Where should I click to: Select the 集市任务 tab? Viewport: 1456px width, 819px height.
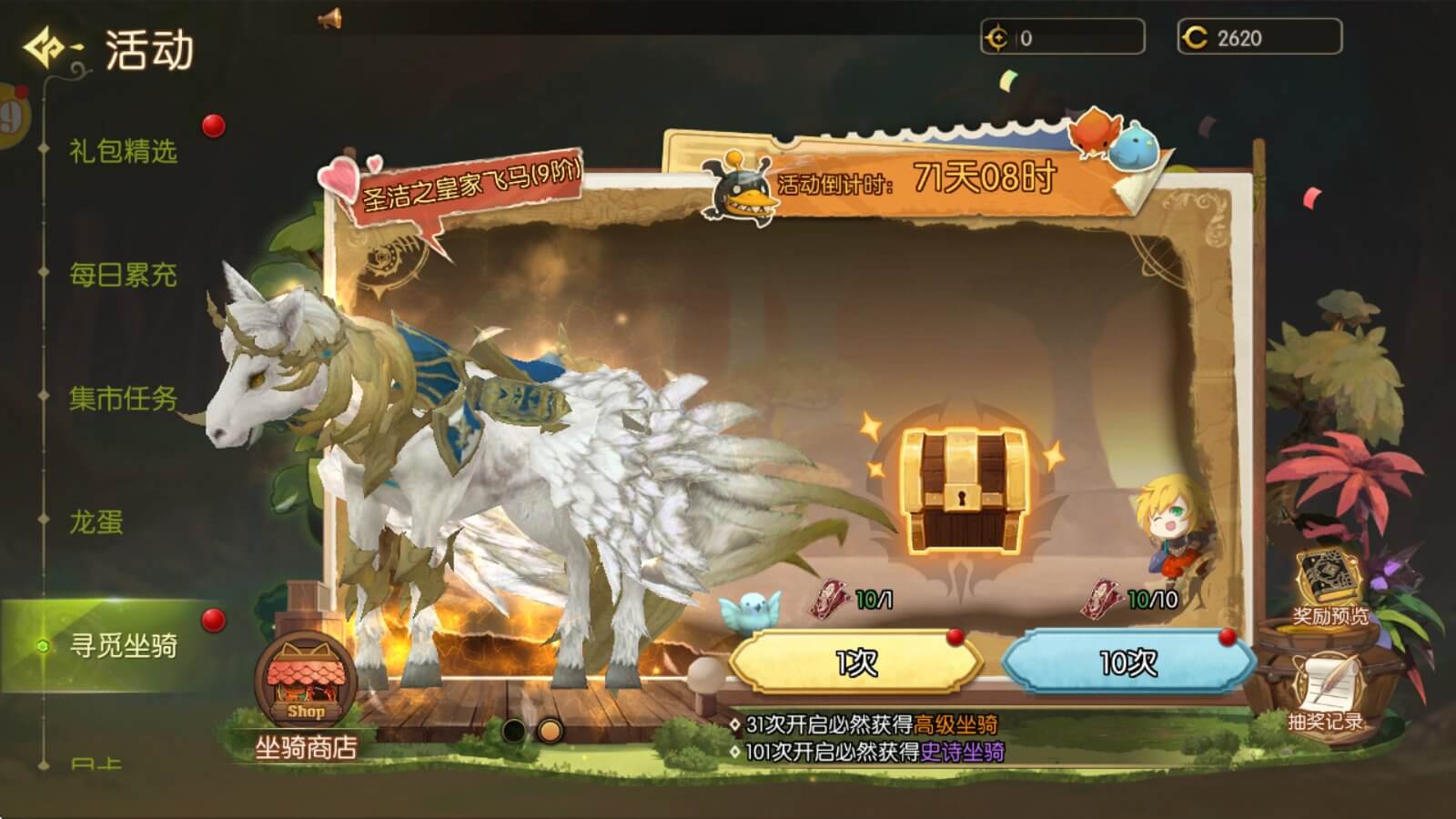[x=123, y=399]
